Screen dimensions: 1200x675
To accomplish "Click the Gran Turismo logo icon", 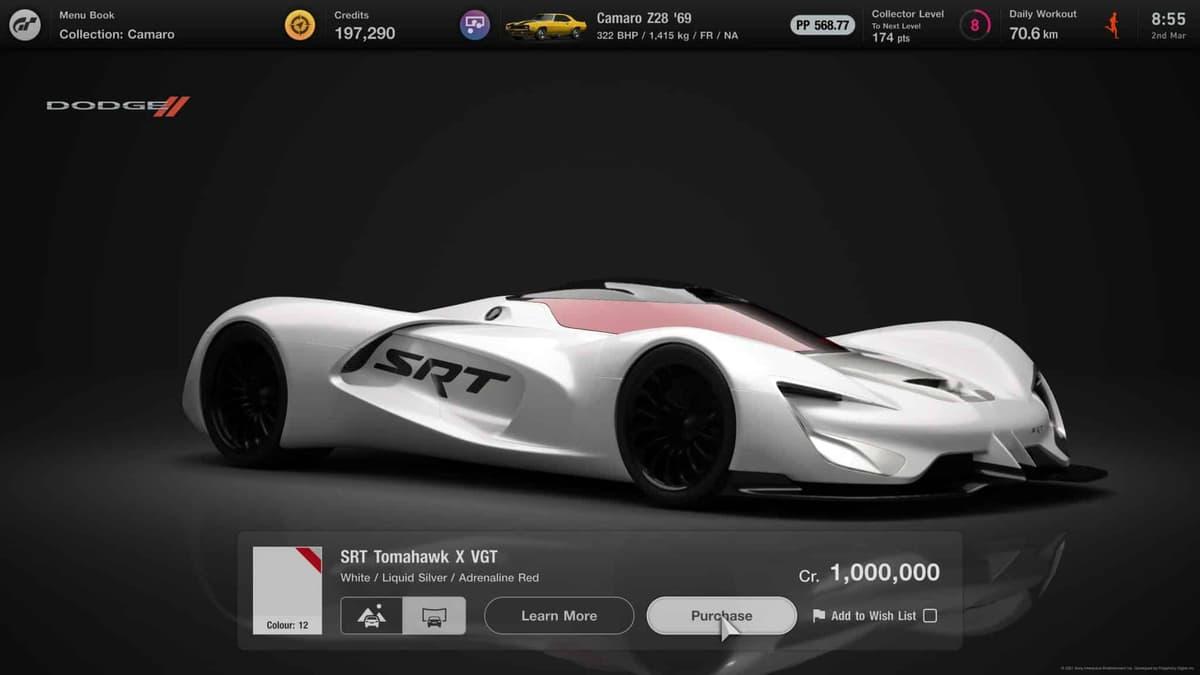I will pyautogui.click(x=25, y=25).
